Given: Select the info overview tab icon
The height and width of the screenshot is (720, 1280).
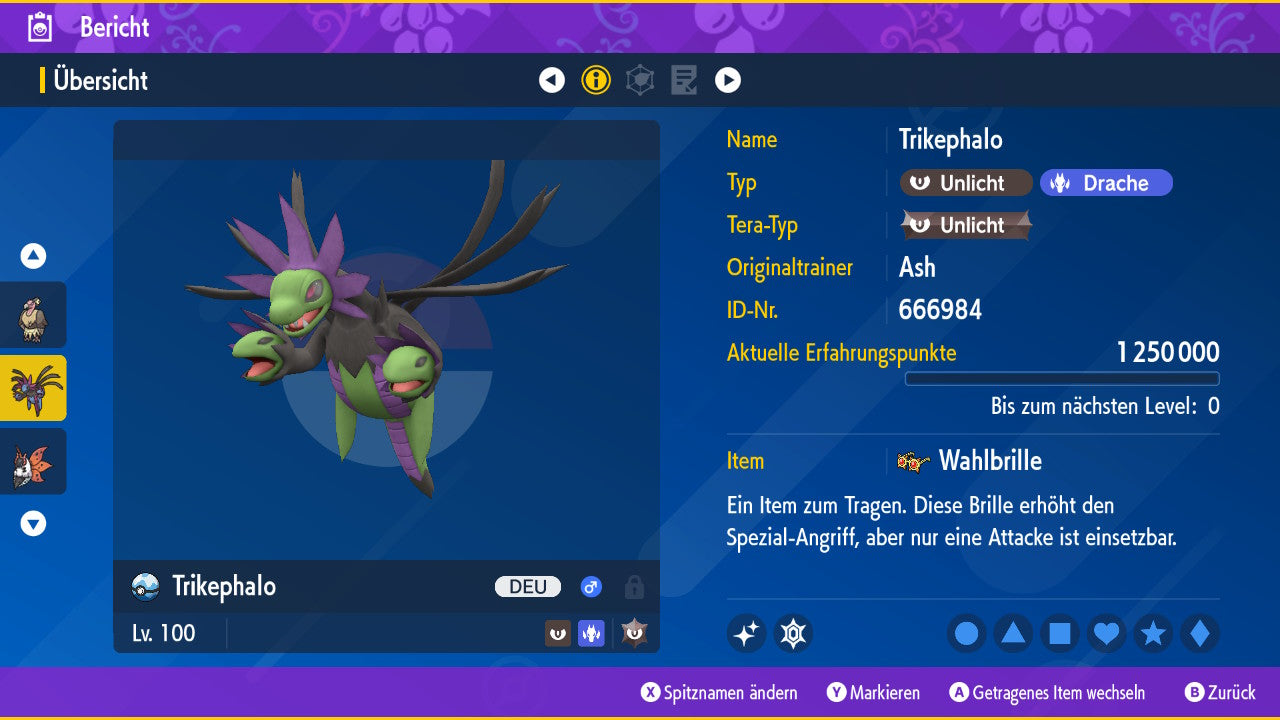Looking at the screenshot, I should tap(596, 80).
